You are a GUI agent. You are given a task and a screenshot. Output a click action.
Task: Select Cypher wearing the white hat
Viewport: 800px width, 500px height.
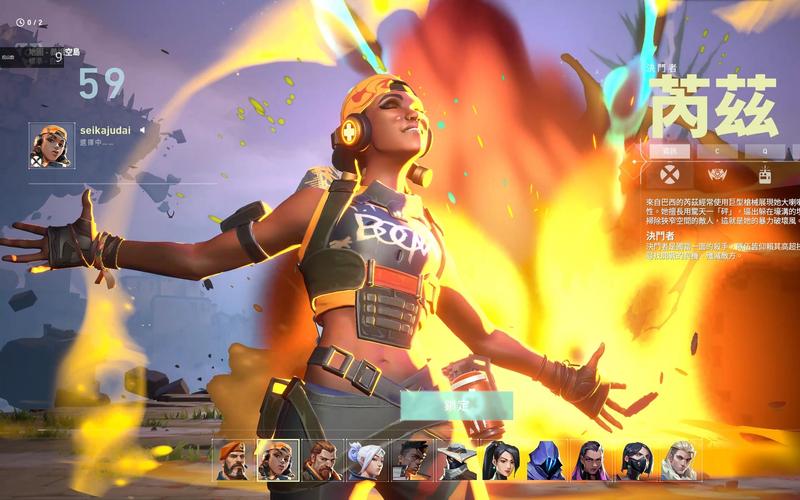click(x=456, y=460)
